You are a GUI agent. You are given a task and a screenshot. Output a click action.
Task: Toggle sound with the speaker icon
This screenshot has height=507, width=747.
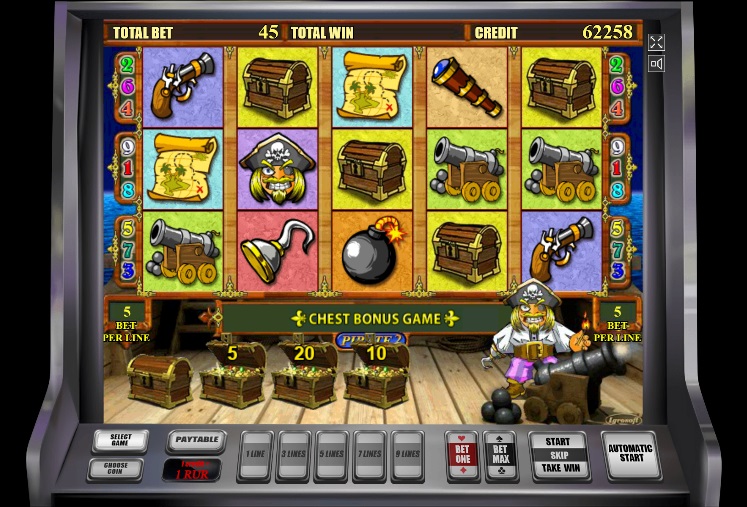coord(656,64)
